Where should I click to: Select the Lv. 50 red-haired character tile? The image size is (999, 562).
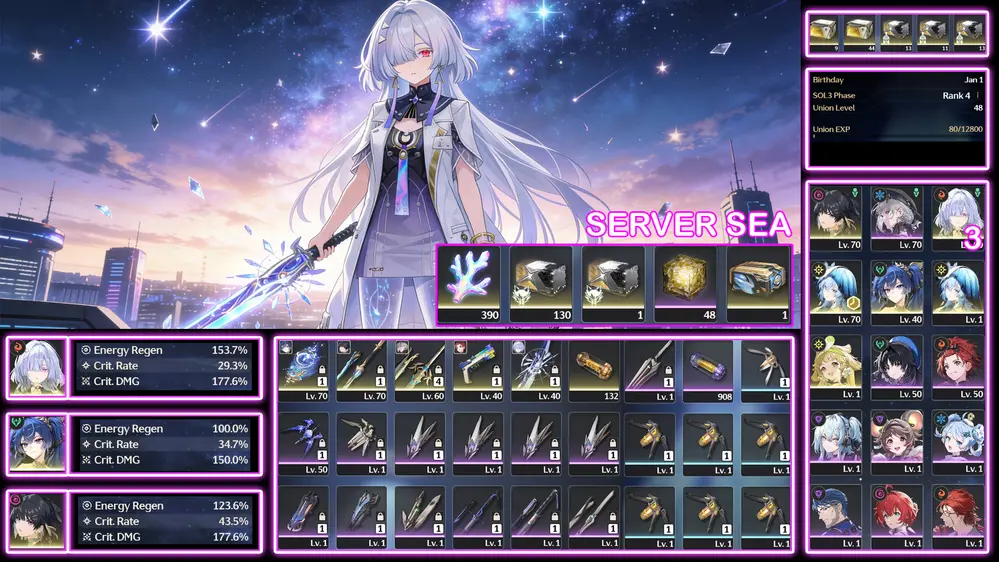(956, 364)
